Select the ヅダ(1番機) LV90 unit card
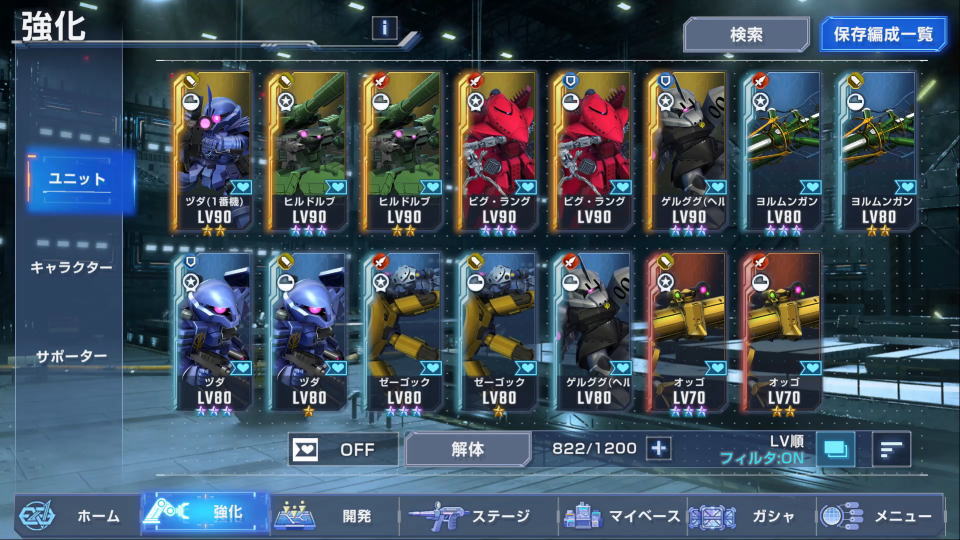This screenshot has width=960, height=540. (x=211, y=151)
